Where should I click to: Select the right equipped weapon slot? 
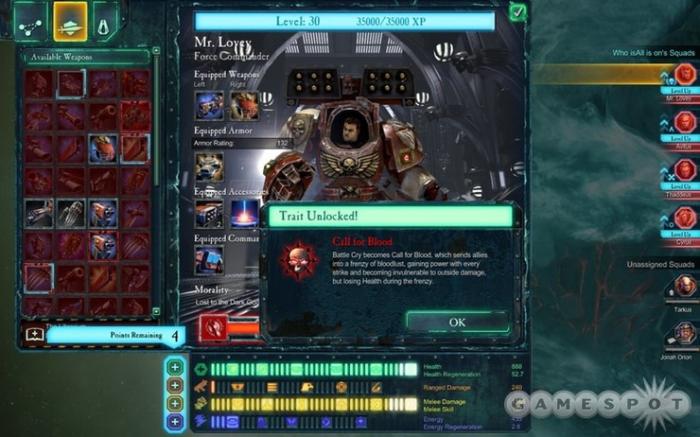(243, 106)
